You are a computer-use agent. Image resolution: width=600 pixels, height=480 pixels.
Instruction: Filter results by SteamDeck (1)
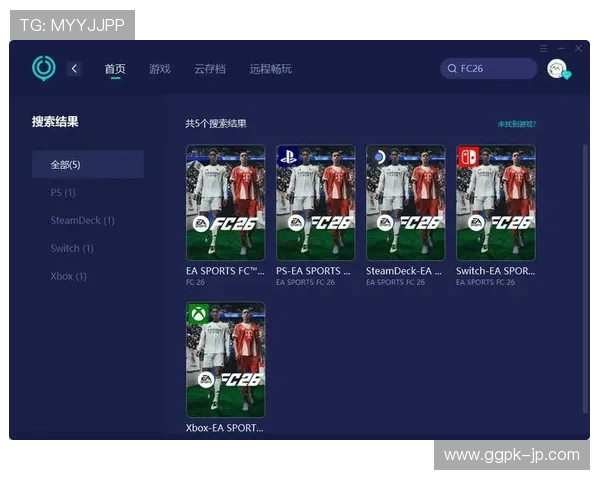tap(82, 220)
